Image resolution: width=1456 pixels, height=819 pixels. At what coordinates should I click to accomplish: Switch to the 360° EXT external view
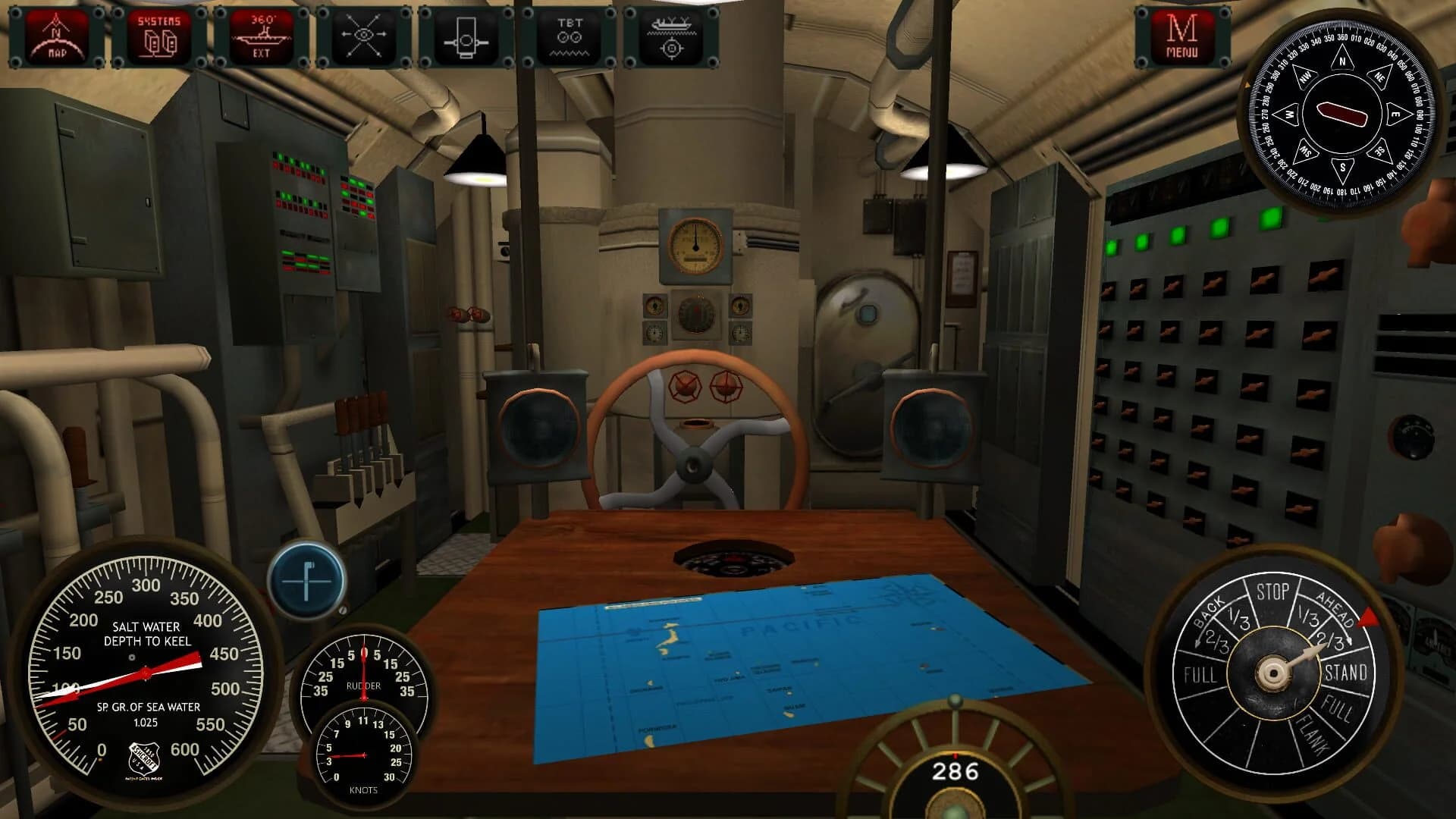click(263, 34)
